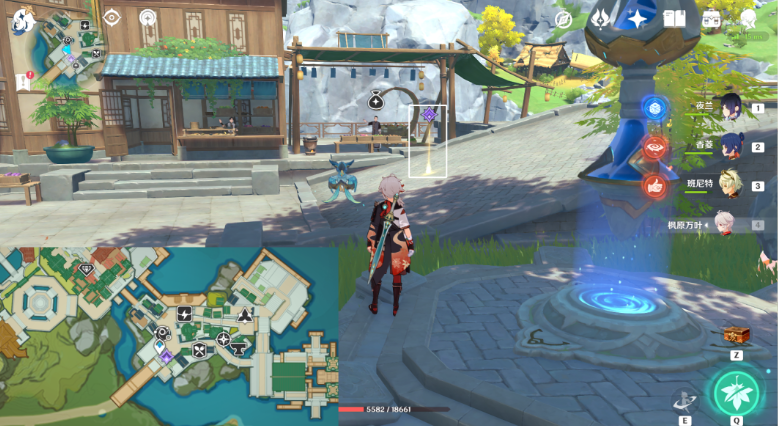
Task: Switch to party member 夜兰
Action: click(731, 107)
